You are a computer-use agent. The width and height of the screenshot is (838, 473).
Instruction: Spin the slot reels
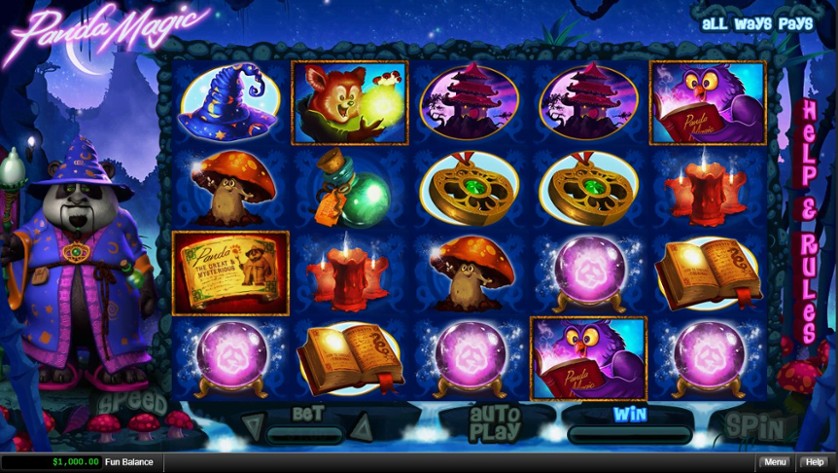[755, 426]
